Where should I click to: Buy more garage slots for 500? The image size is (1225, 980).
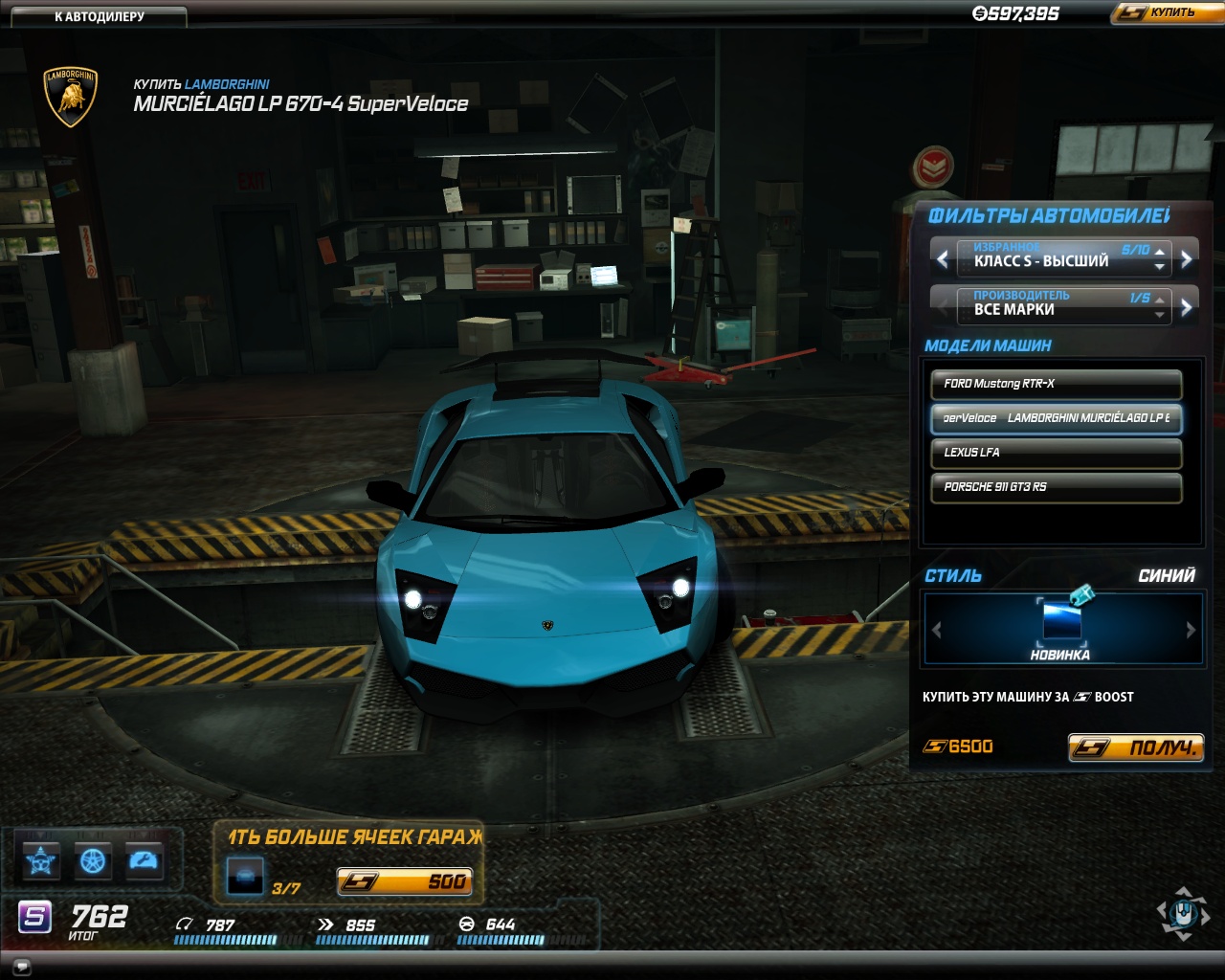[404, 881]
